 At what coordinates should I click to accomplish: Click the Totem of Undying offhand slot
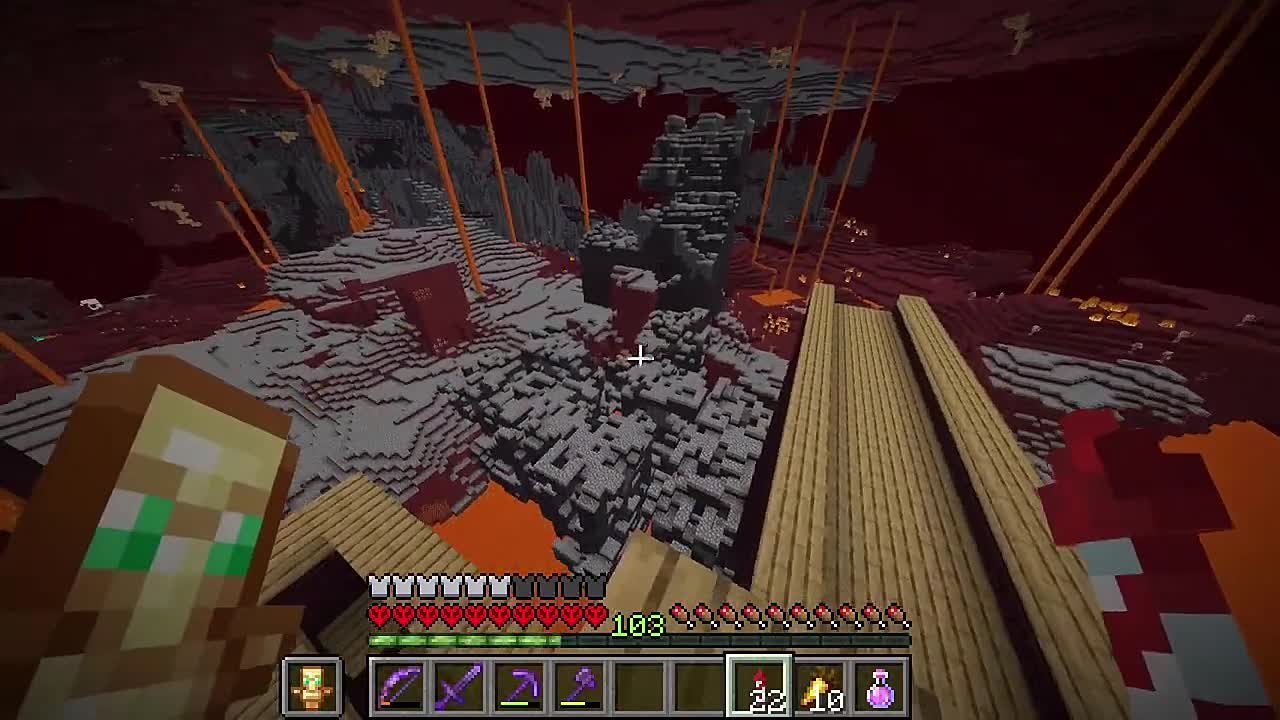(x=312, y=687)
